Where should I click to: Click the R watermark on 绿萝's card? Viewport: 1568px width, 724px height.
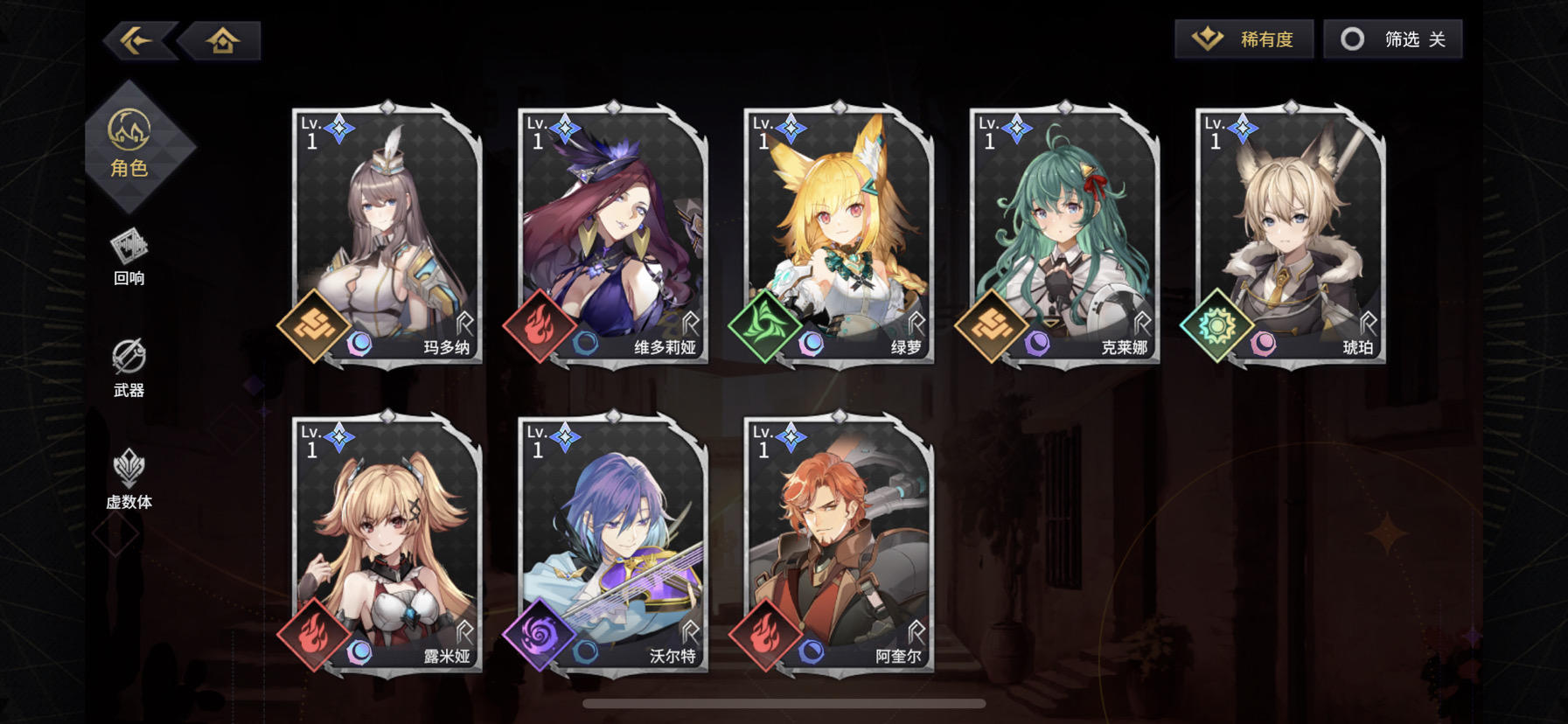[916, 323]
